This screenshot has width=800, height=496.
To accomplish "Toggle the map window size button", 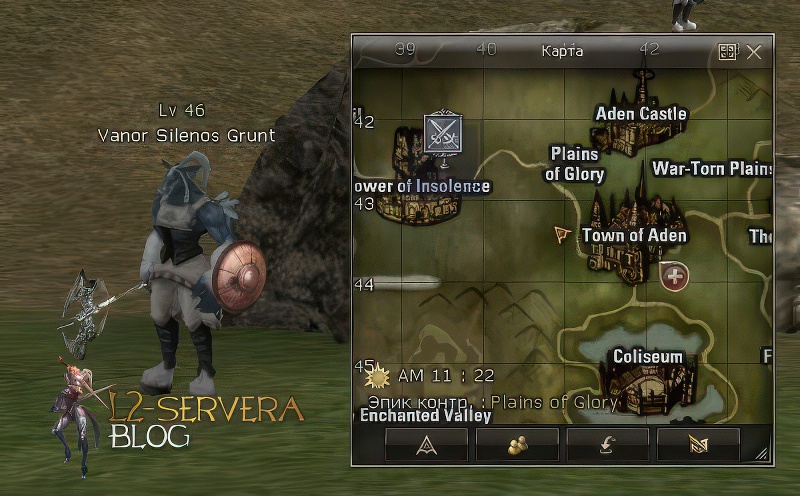I will tap(728, 51).
